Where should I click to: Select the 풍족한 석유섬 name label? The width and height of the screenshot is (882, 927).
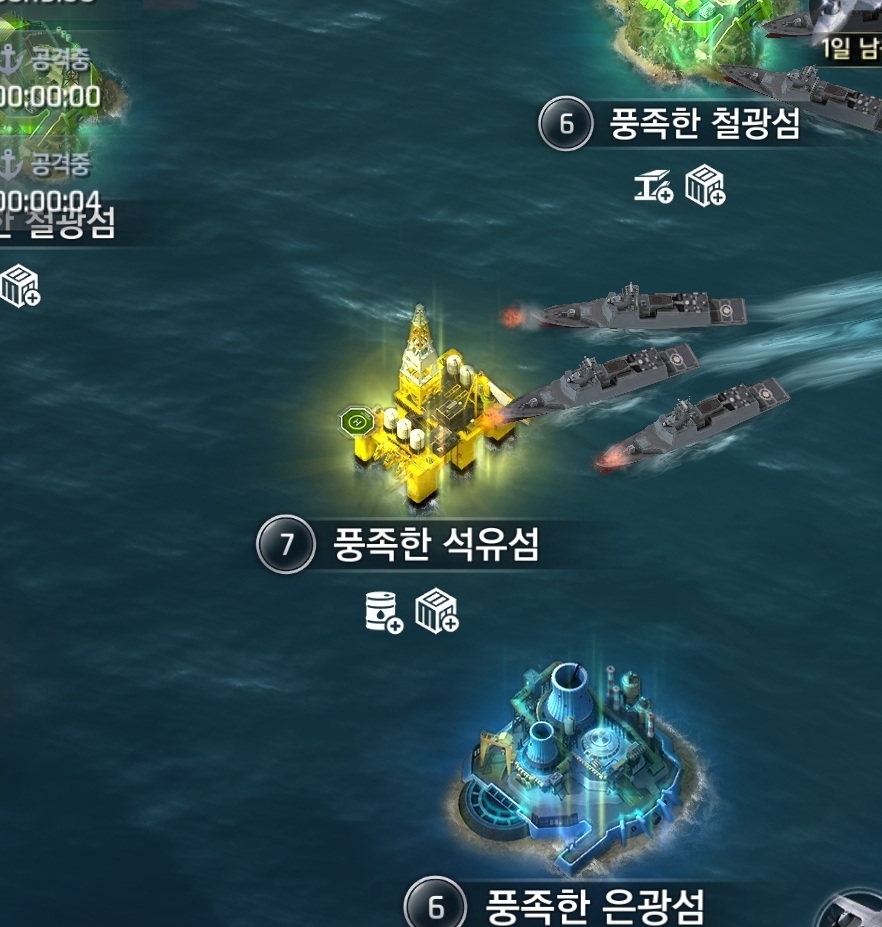436,546
